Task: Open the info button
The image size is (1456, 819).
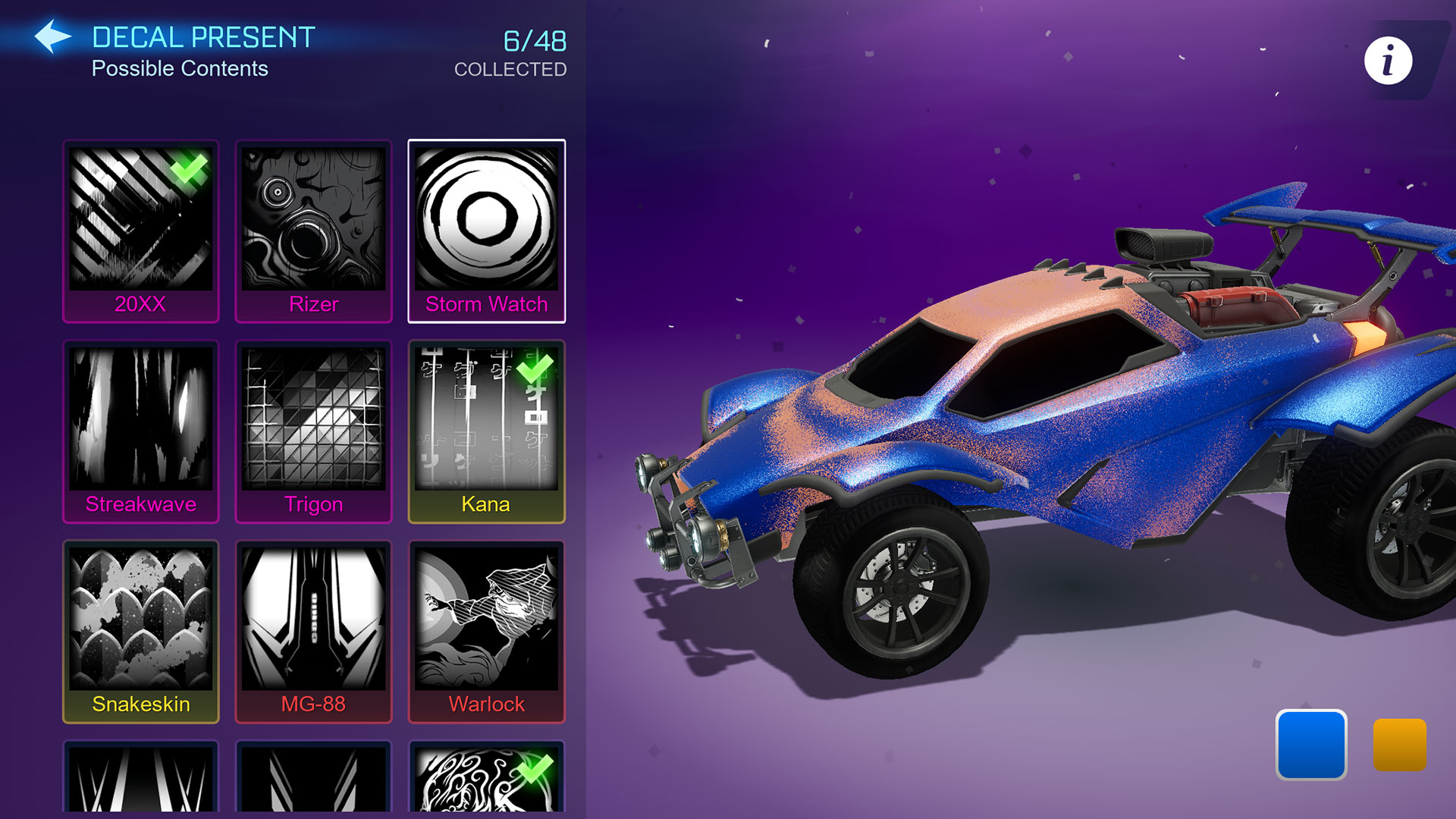Action: point(1388,61)
